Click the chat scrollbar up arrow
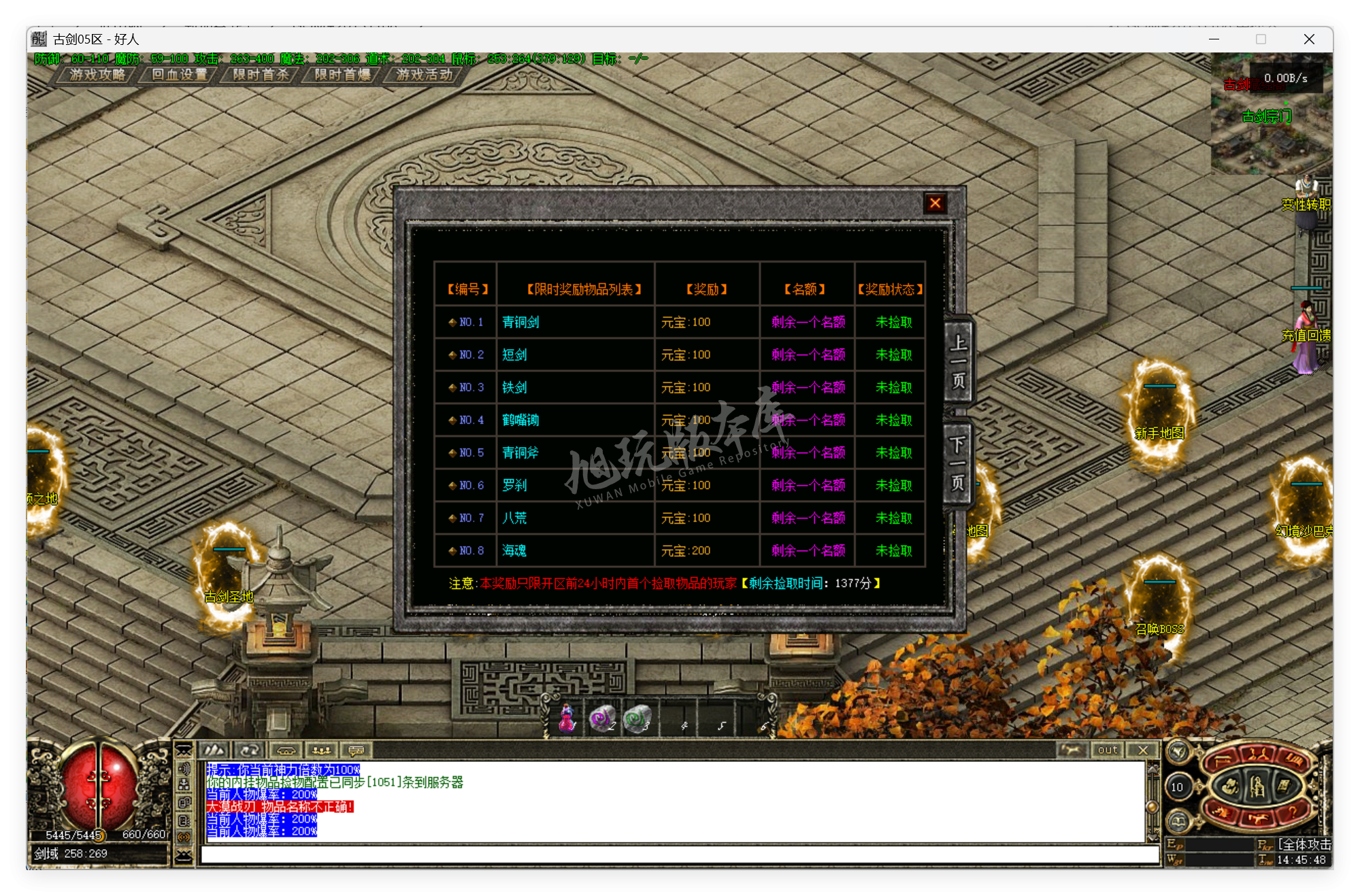The height and width of the screenshot is (896, 1360). [x=1152, y=769]
